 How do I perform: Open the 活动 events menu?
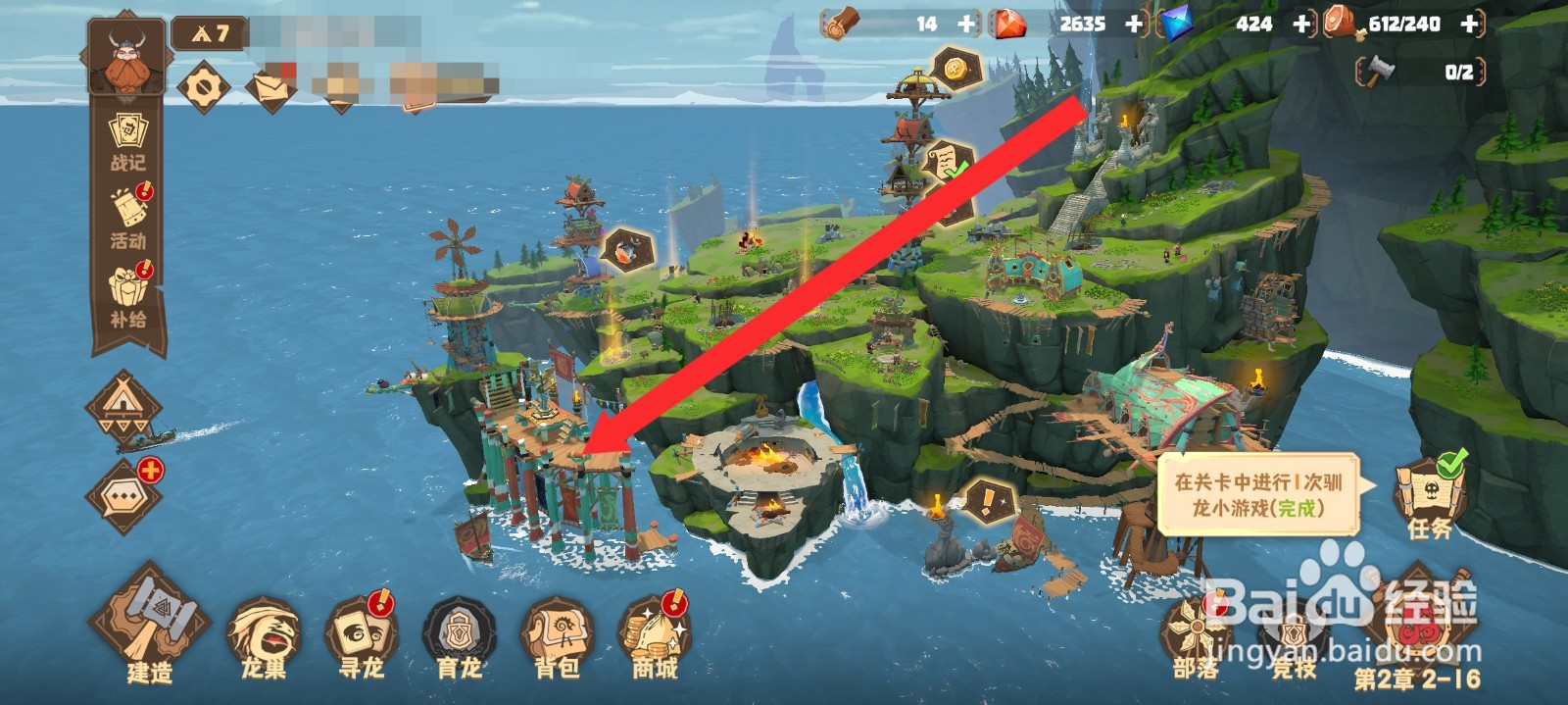[128, 218]
